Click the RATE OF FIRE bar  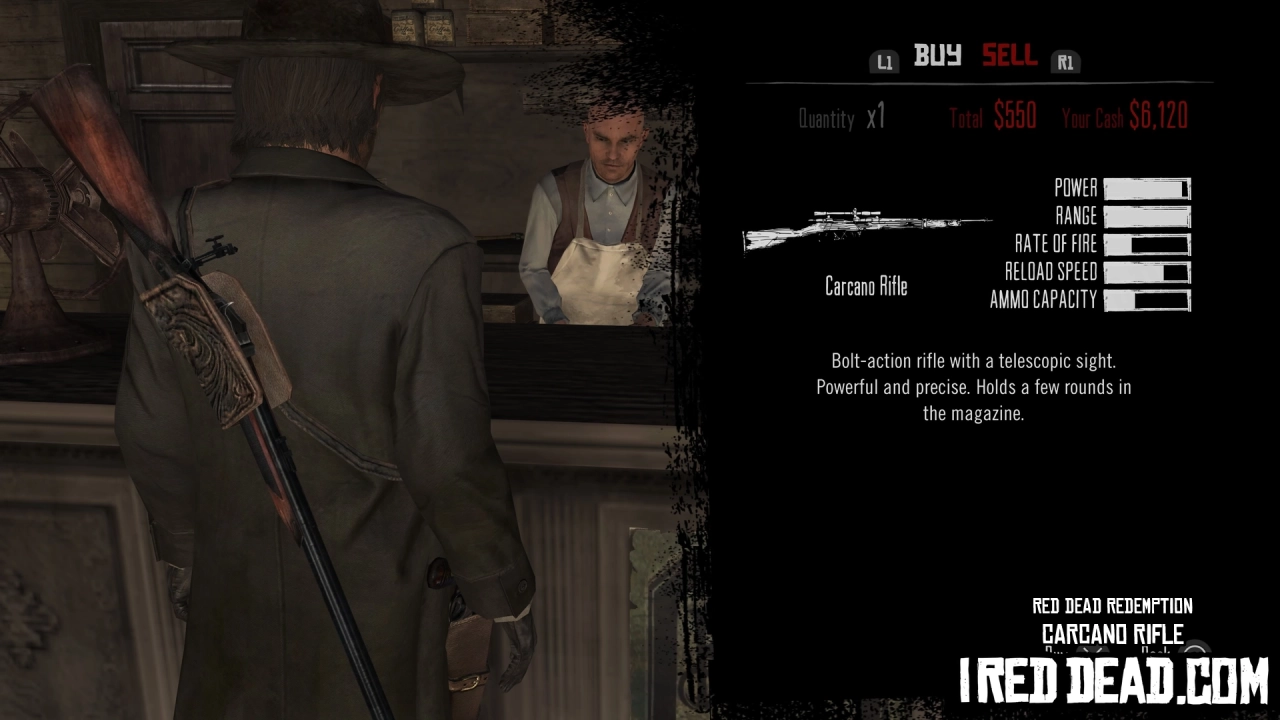1146,244
